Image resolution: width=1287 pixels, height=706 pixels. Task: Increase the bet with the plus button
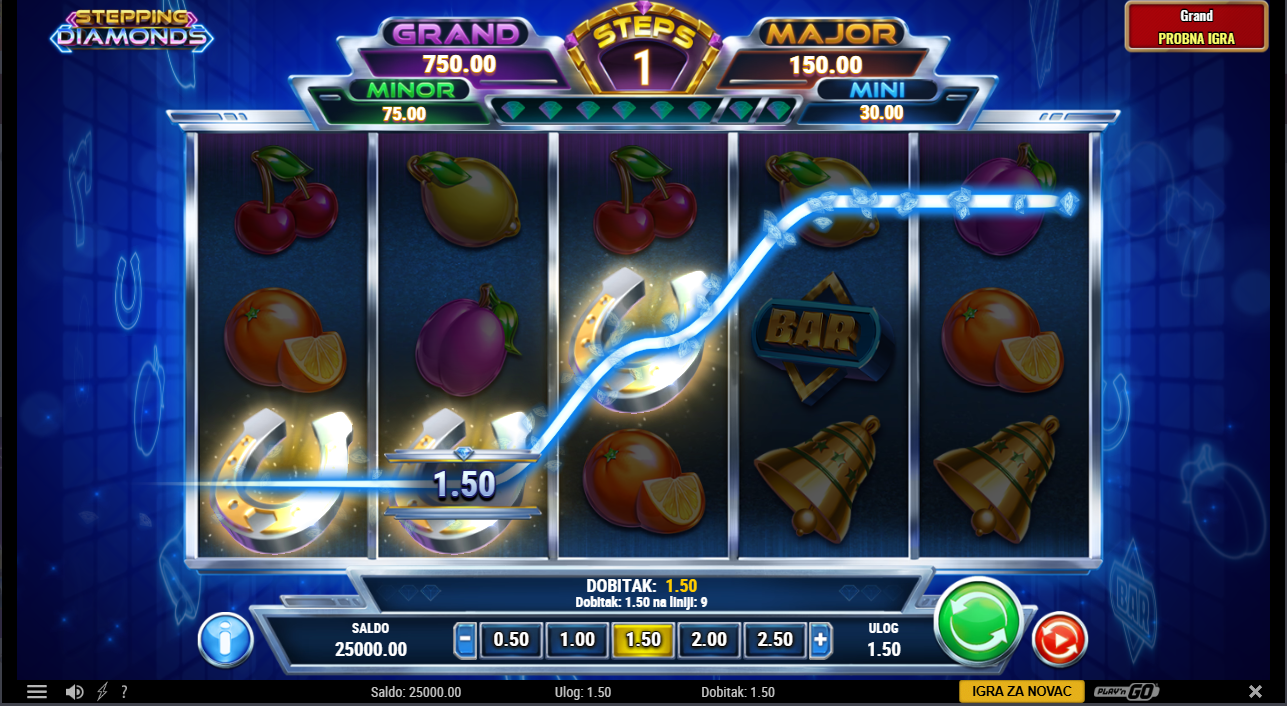pyautogui.click(x=821, y=640)
